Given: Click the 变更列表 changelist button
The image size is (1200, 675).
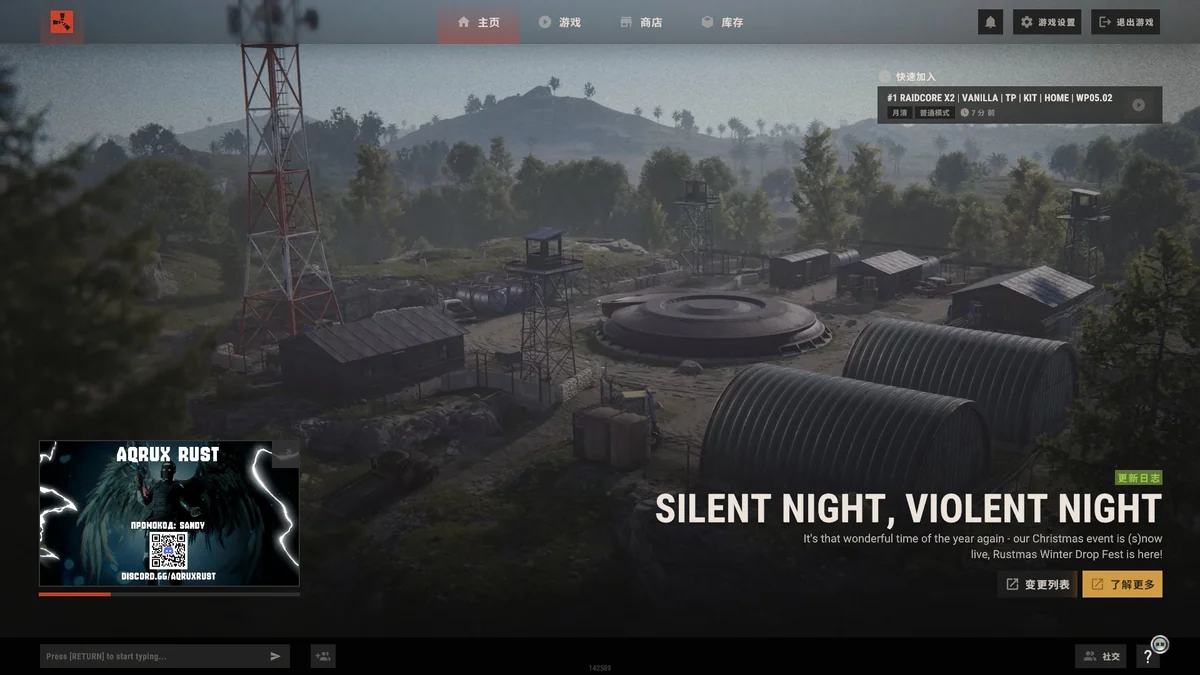Looking at the screenshot, I should (1037, 584).
